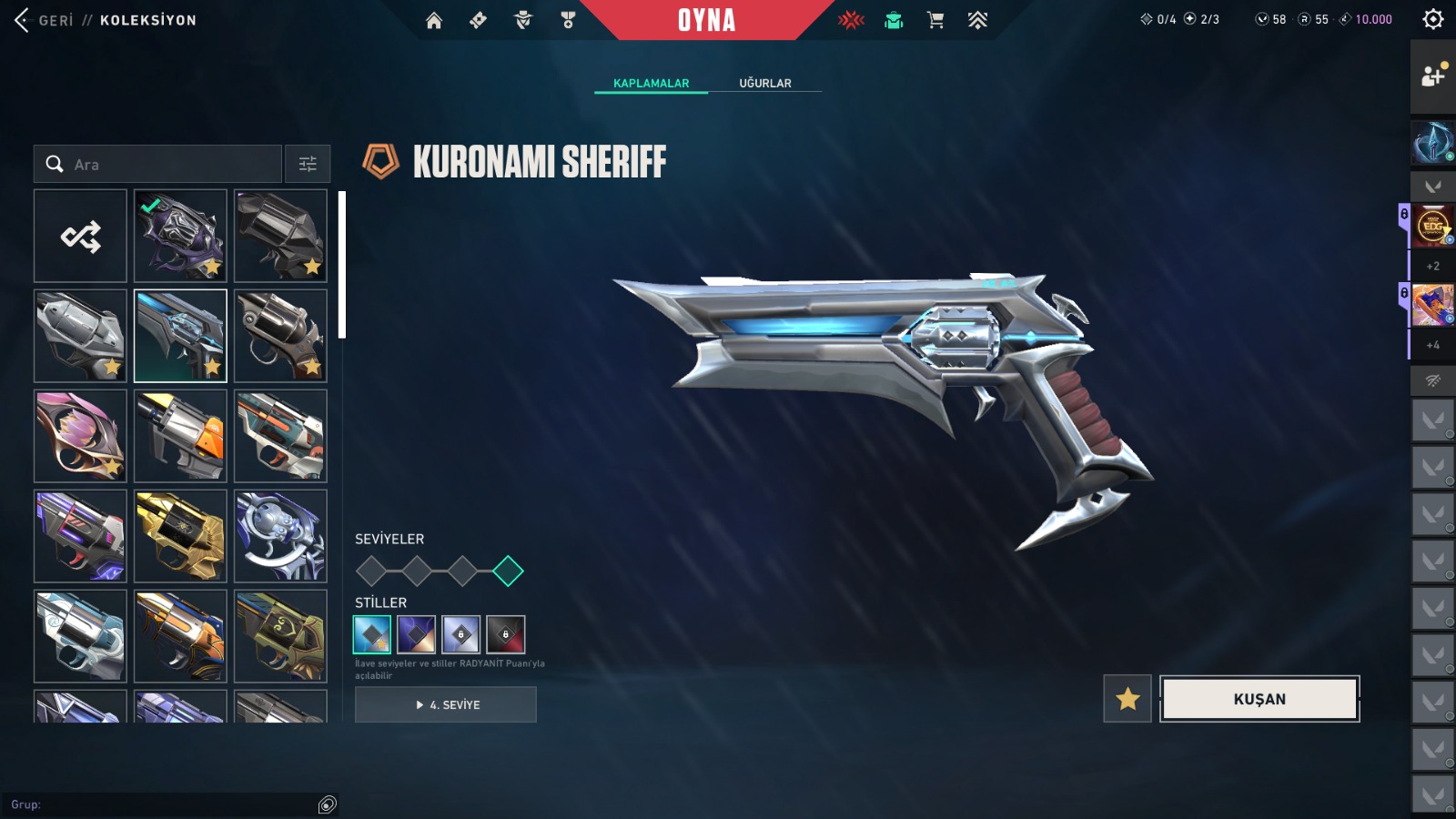Image resolution: width=1456 pixels, height=819 pixels.
Task: Select the equipped purple Sheriff skin
Action: coord(180,236)
